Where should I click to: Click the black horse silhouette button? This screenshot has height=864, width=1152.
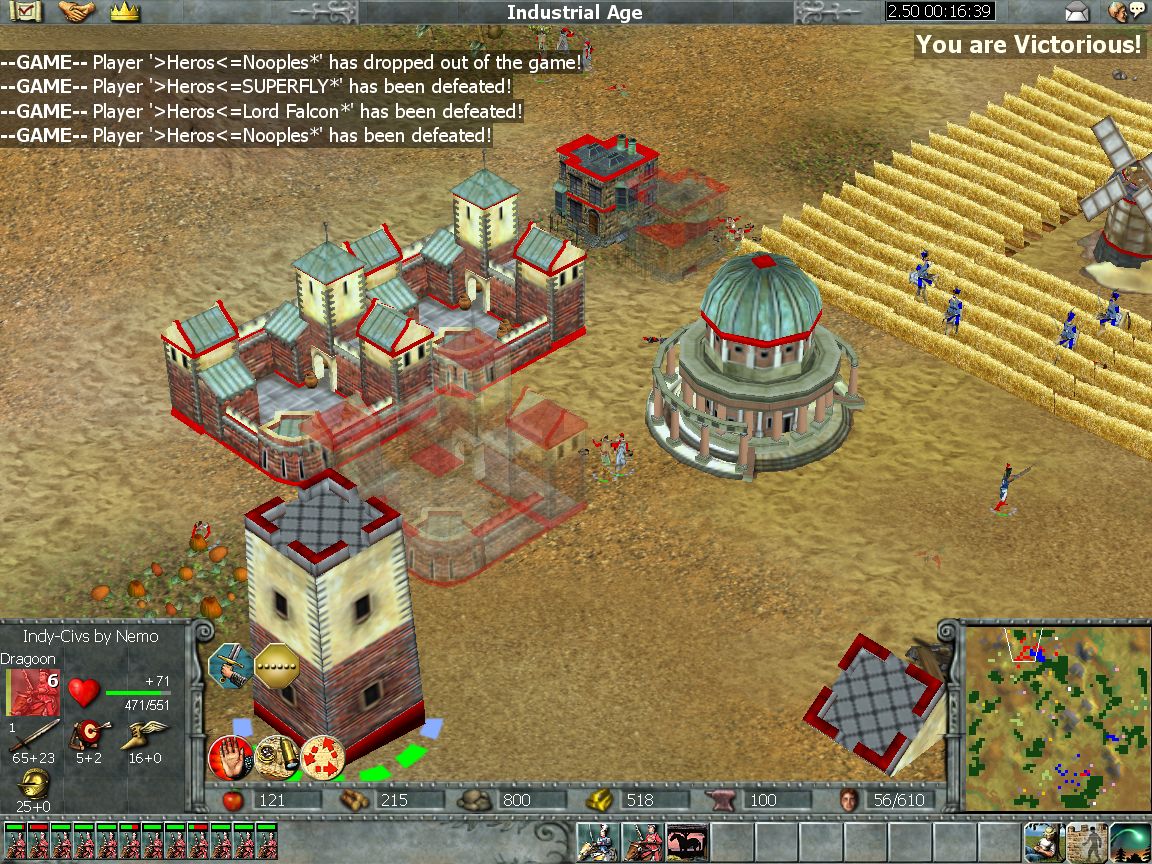point(686,842)
